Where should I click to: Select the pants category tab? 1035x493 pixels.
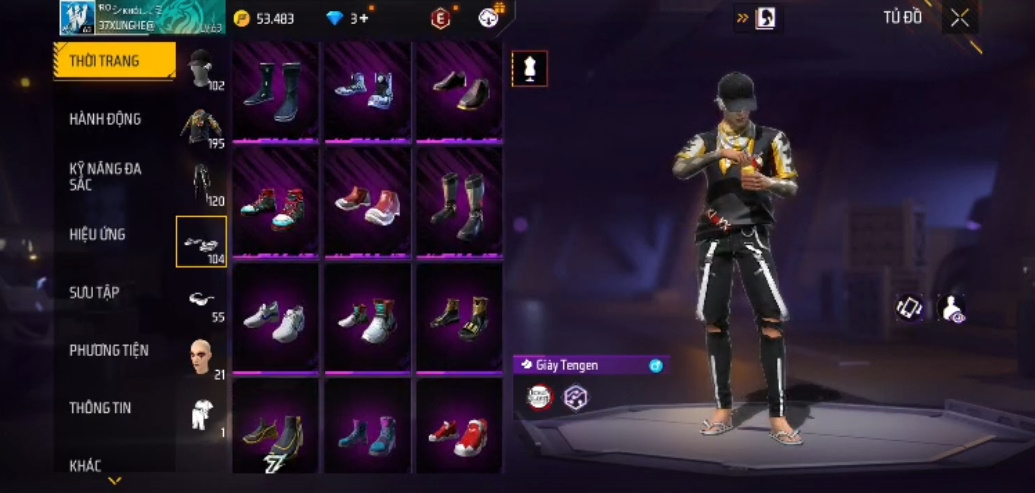[x=202, y=184]
